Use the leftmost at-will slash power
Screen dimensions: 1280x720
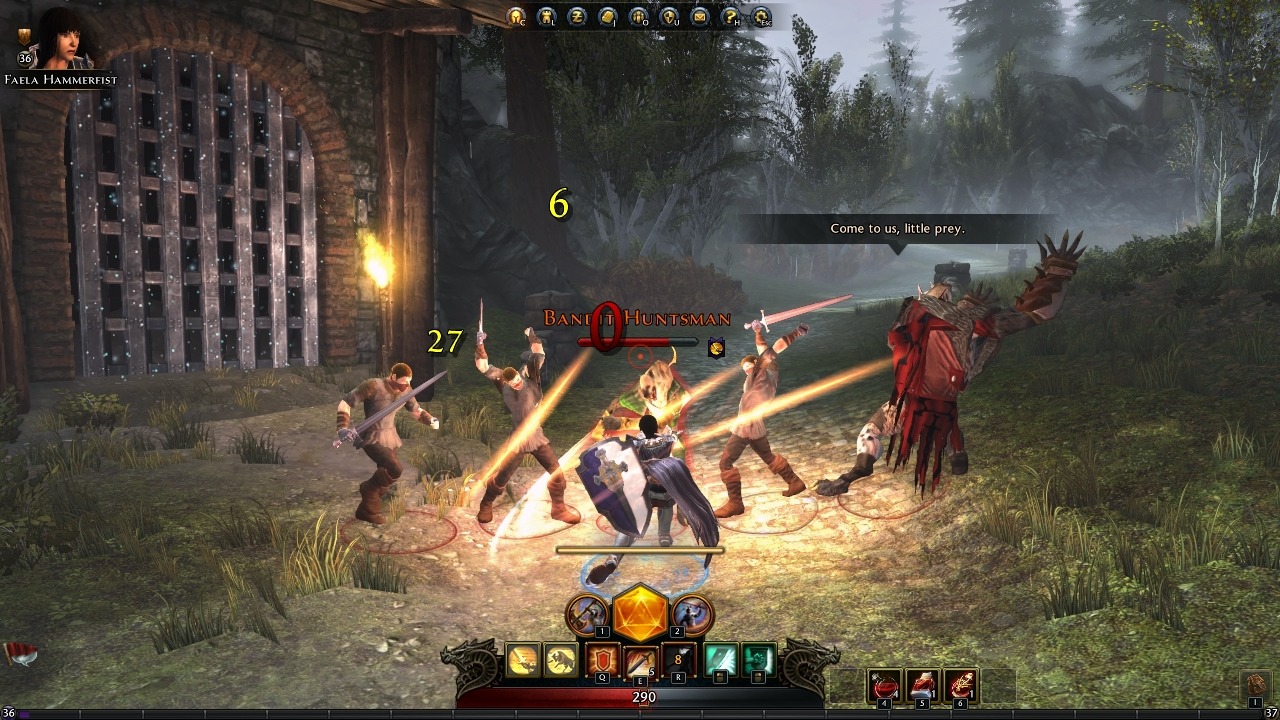tap(522, 658)
